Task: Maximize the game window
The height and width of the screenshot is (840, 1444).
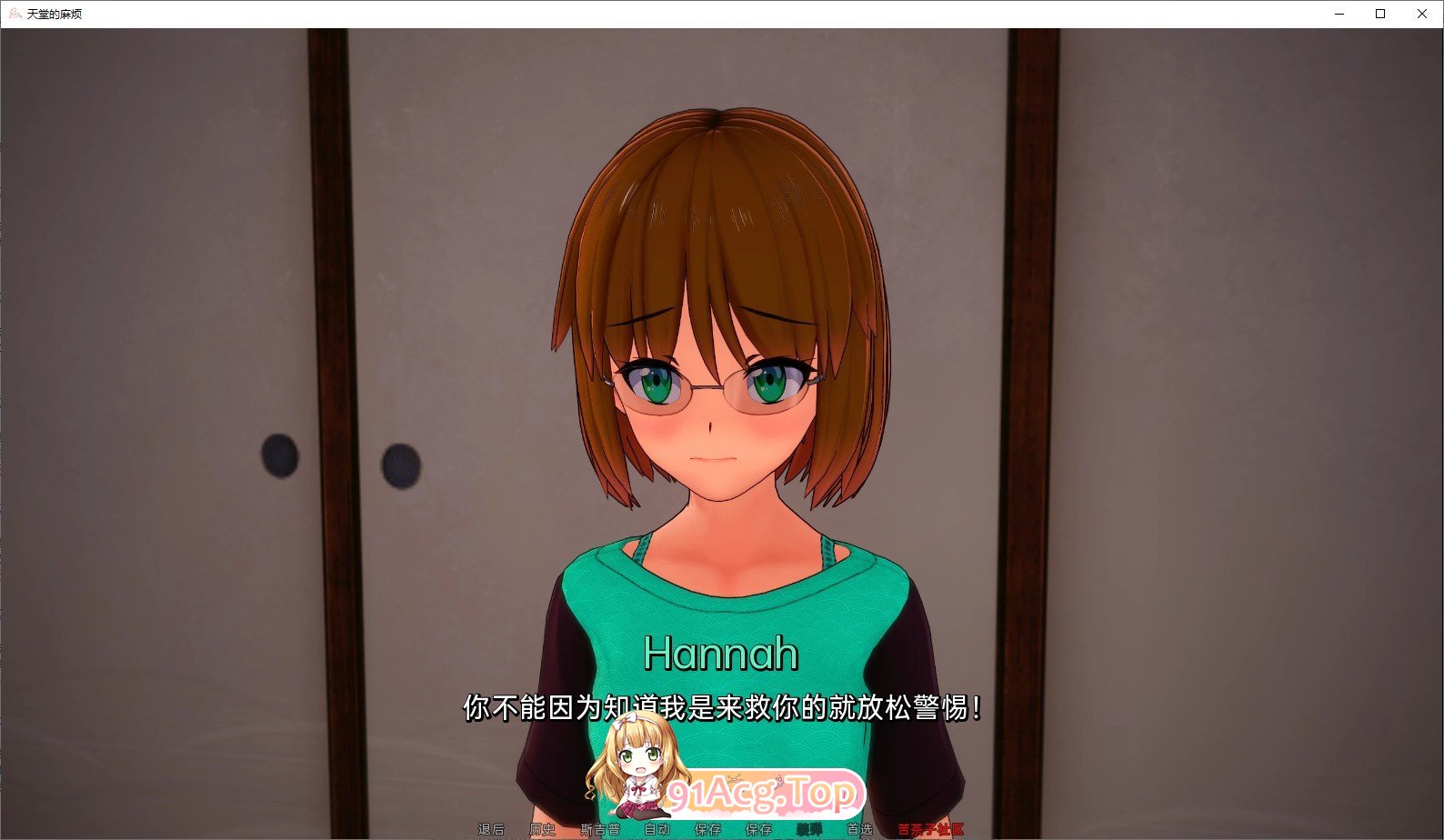Action: click(1379, 14)
